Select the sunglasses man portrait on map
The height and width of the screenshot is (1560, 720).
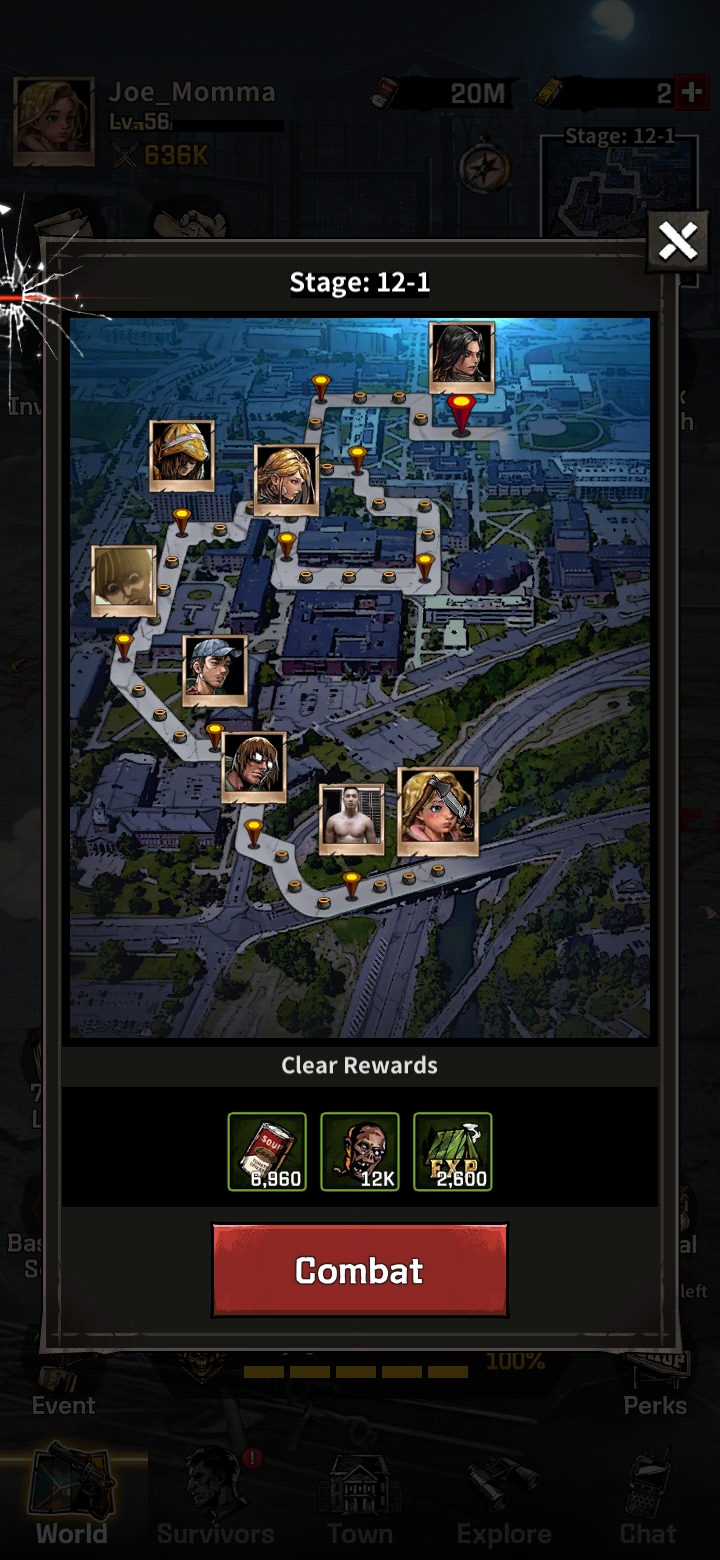coord(254,767)
